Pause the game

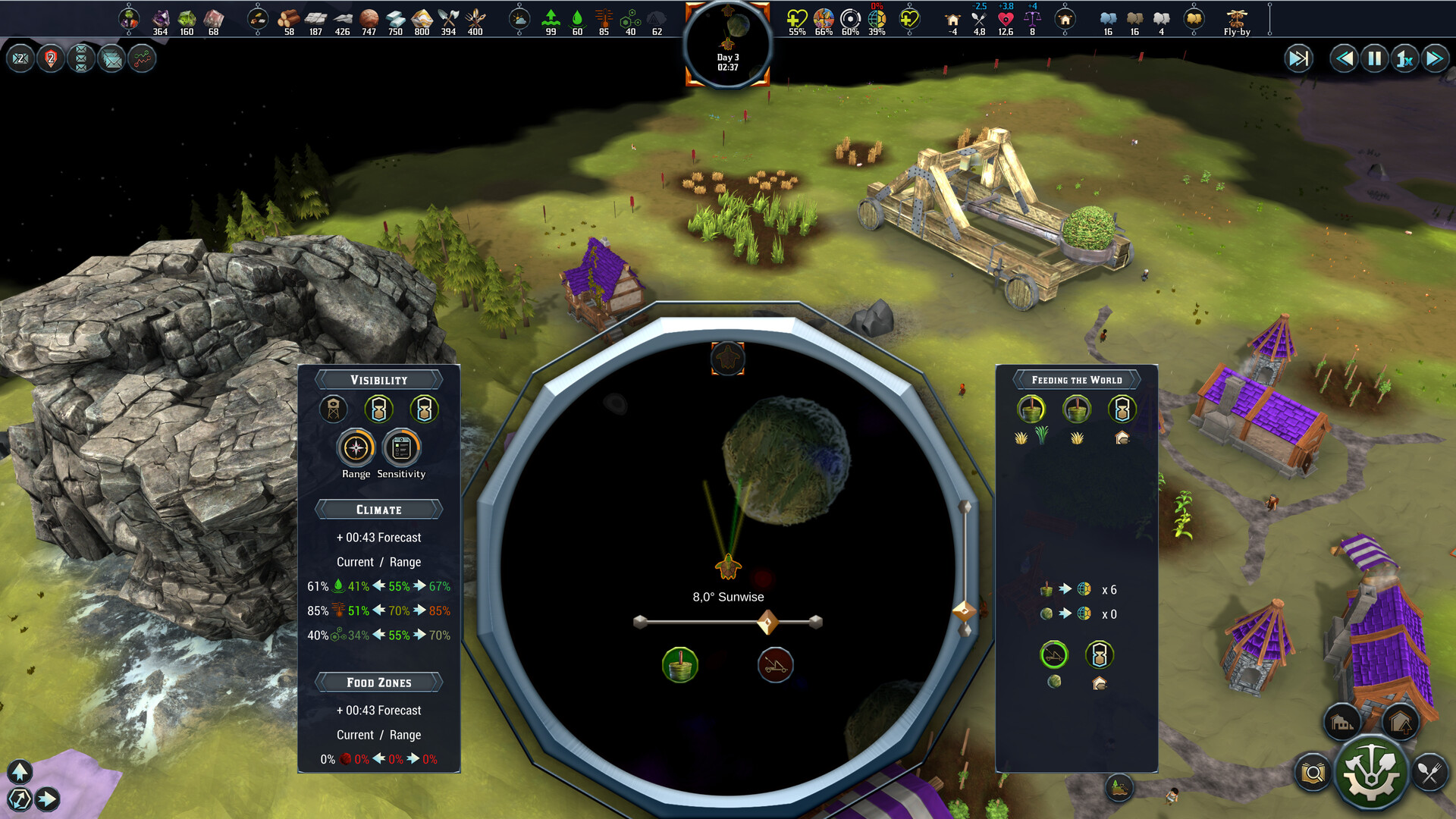tap(1376, 57)
